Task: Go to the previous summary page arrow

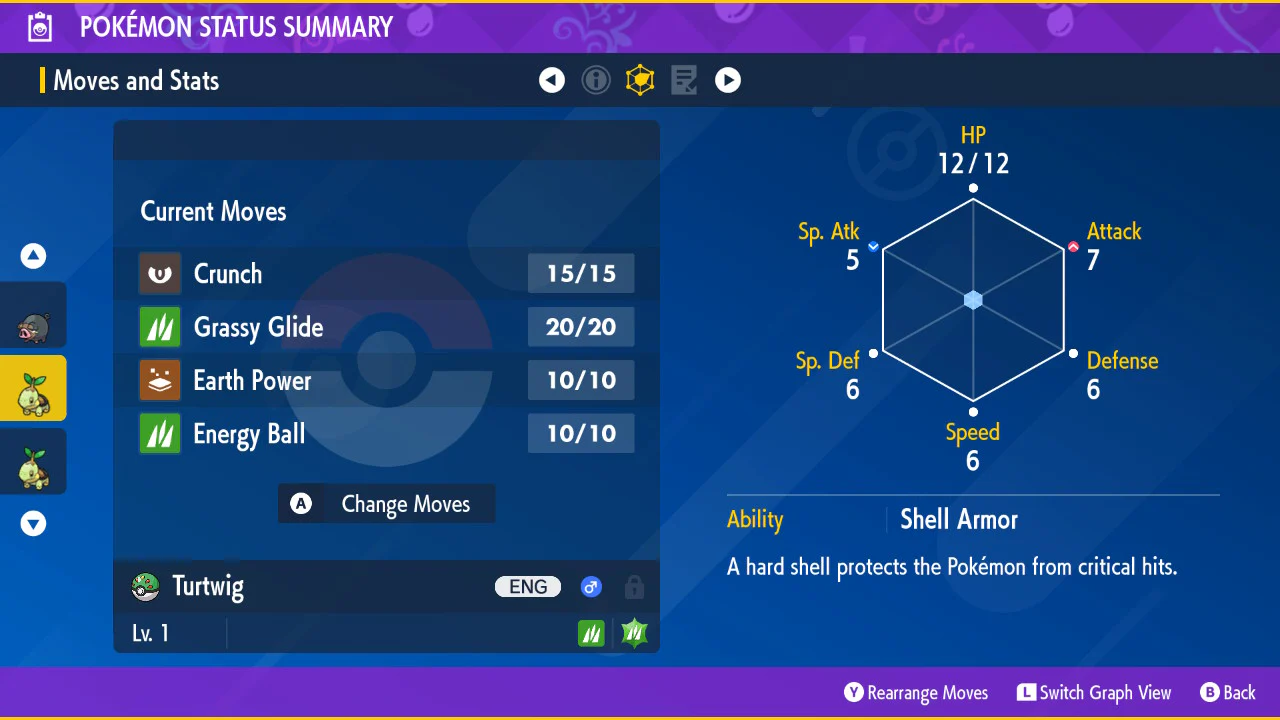Action: (552, 80)
